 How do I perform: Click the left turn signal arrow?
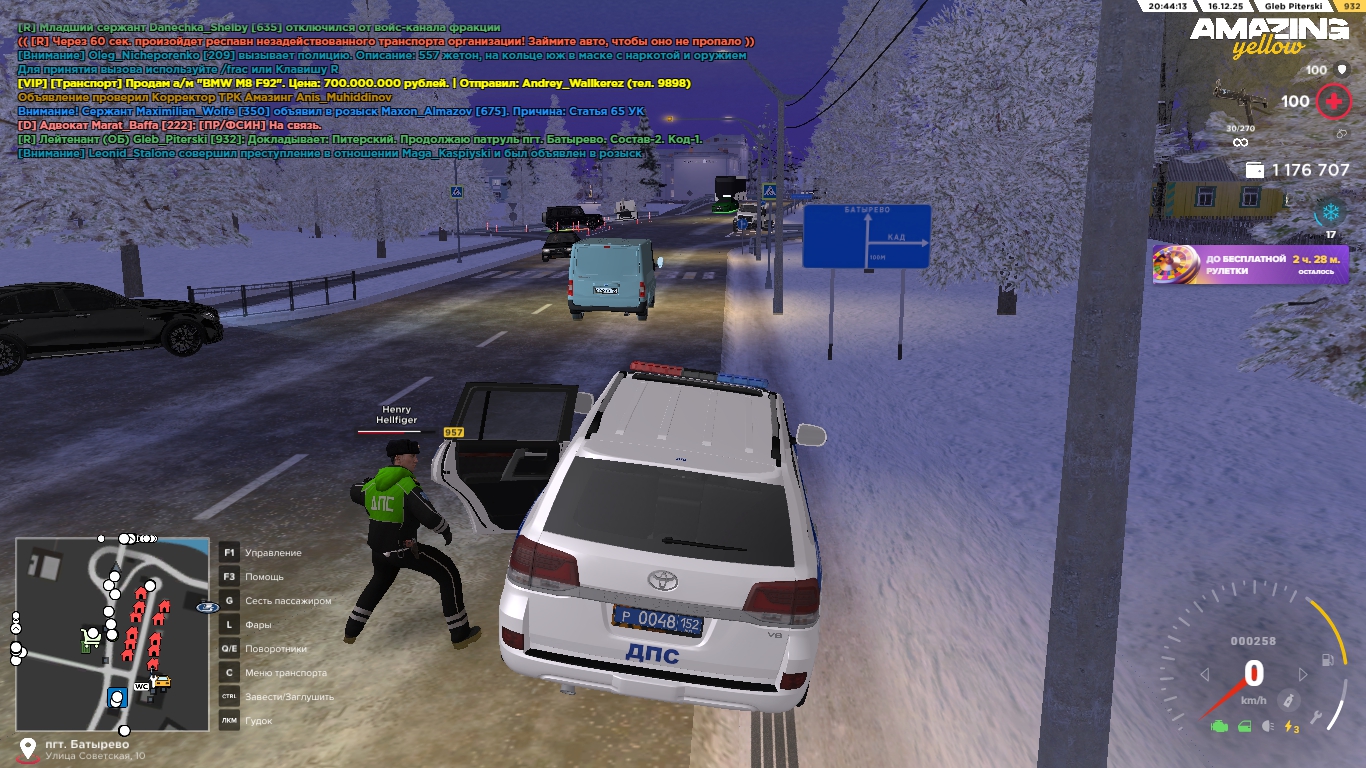click(1205, 675)
